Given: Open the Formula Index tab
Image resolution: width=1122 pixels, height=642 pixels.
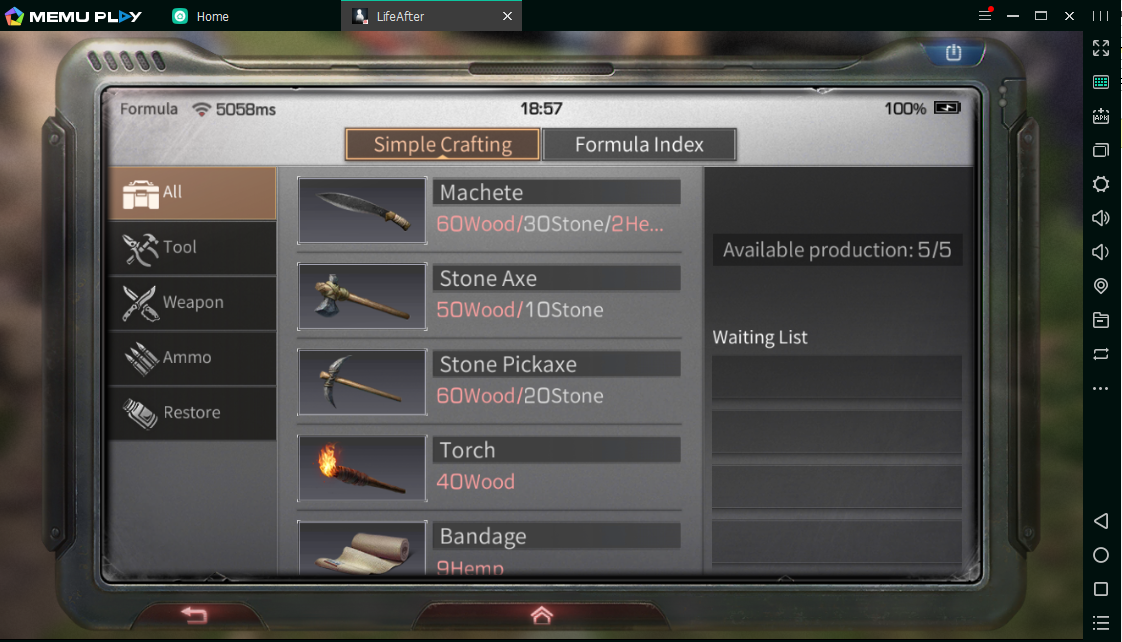Looking at the screenshot, I should 639,144.
